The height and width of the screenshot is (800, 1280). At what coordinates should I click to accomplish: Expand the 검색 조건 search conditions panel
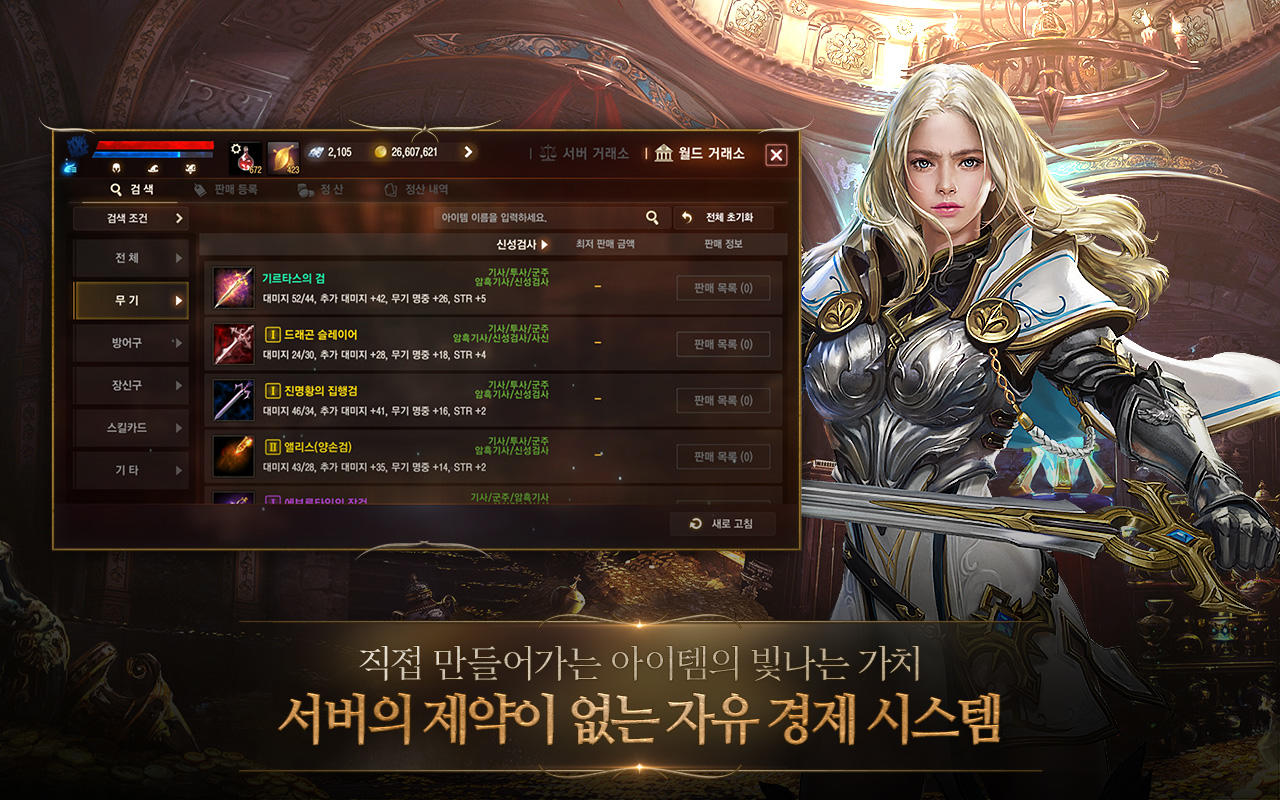(x=131, y=217)
